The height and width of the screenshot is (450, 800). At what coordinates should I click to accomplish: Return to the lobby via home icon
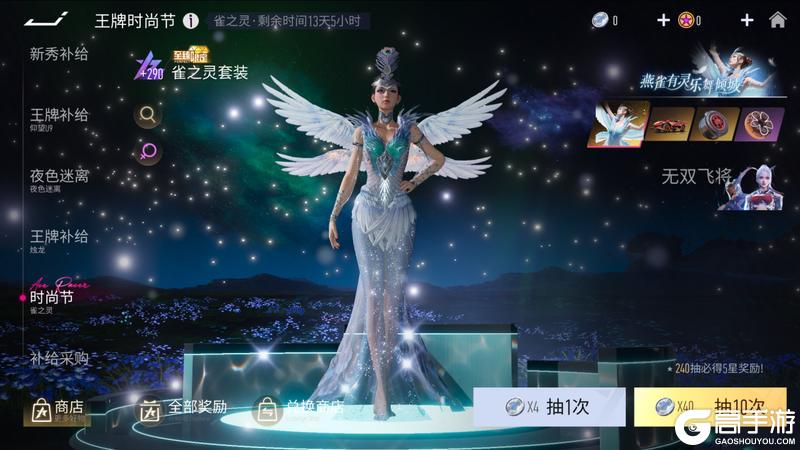pos(777,20)
